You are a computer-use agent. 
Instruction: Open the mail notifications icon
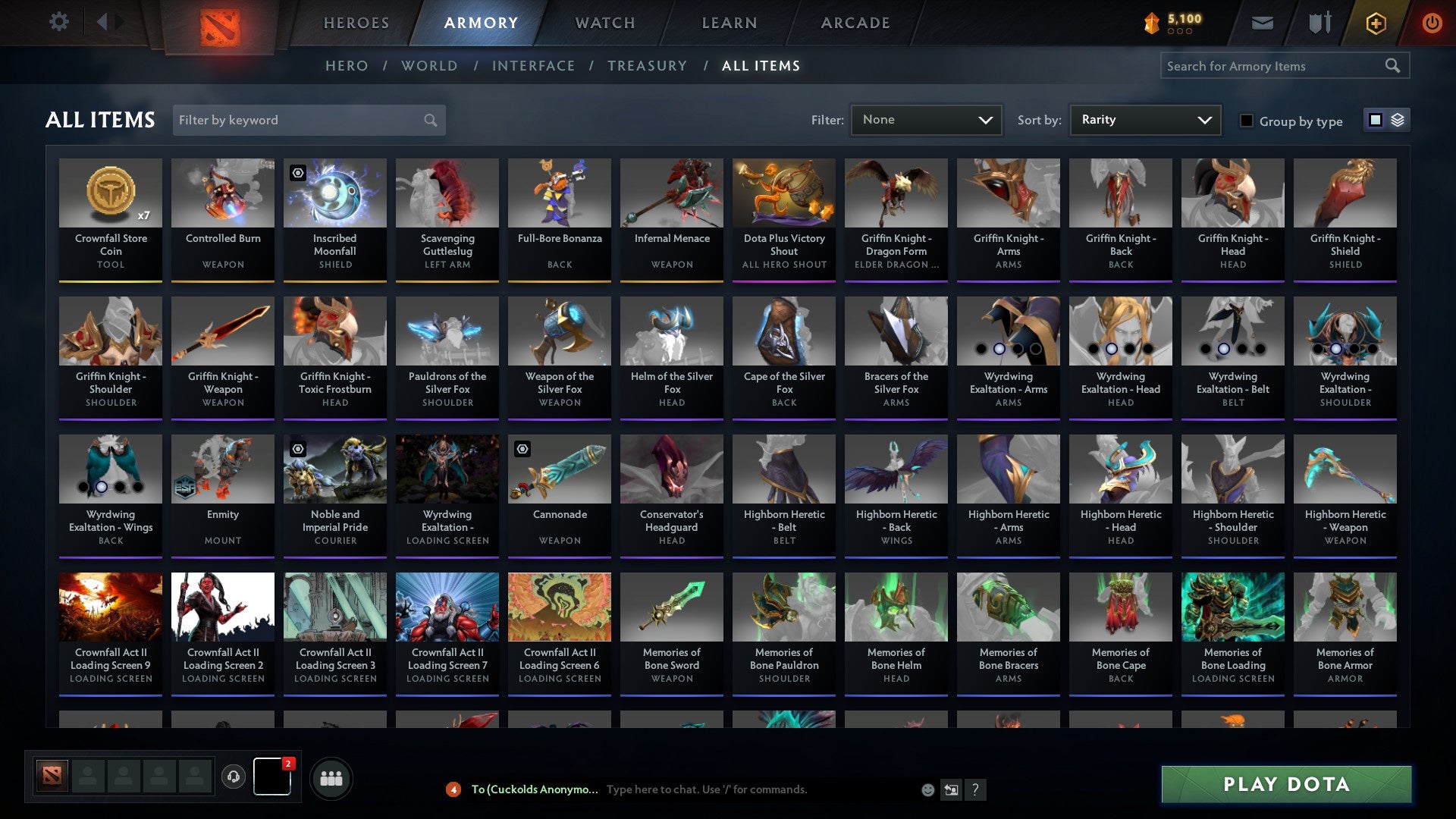(x=1263, y=22)
